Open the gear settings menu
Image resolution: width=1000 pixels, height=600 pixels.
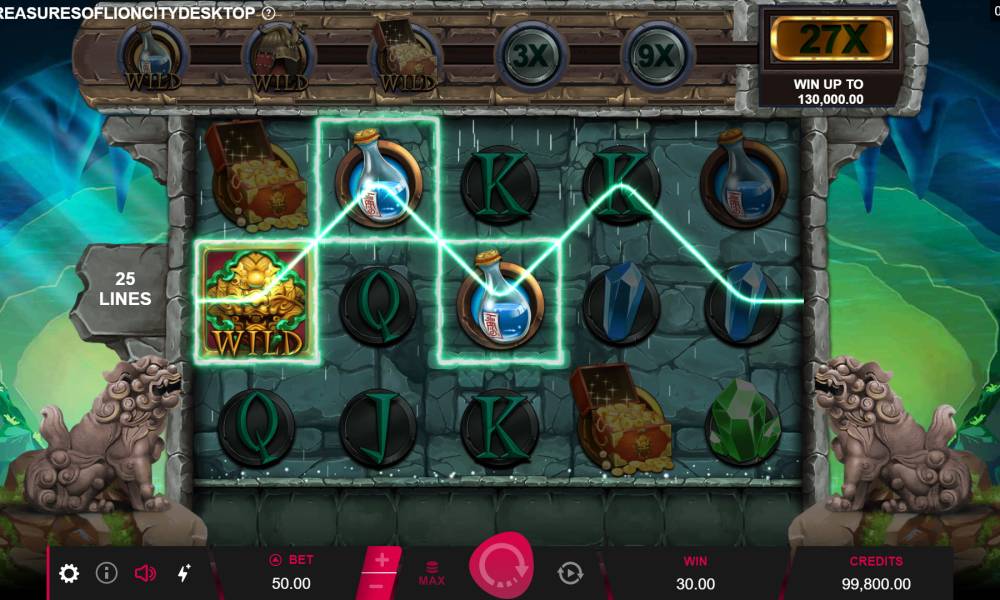pyautogui.click(x=69, y=573)
